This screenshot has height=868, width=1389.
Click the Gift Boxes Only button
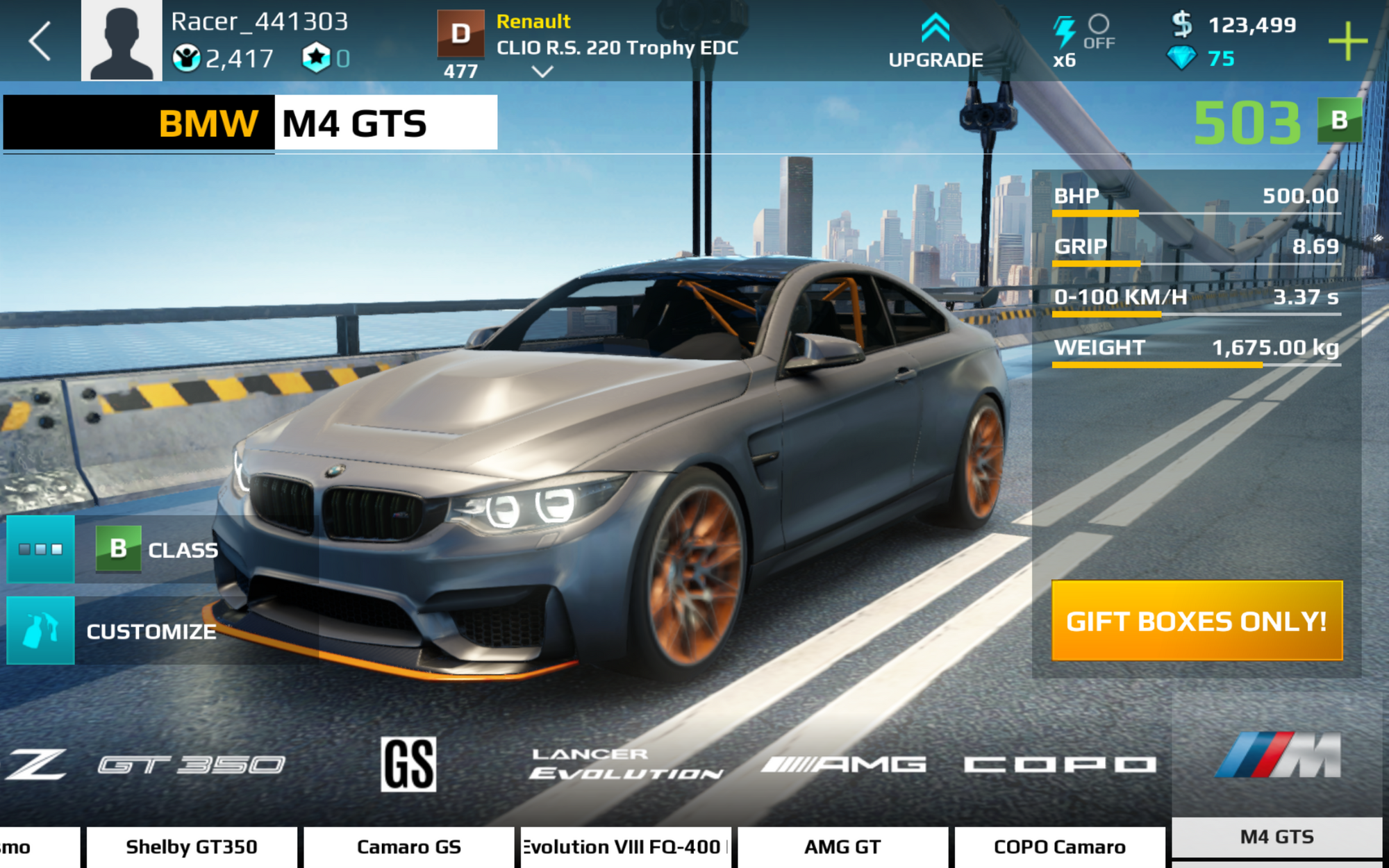(1197, 621)
